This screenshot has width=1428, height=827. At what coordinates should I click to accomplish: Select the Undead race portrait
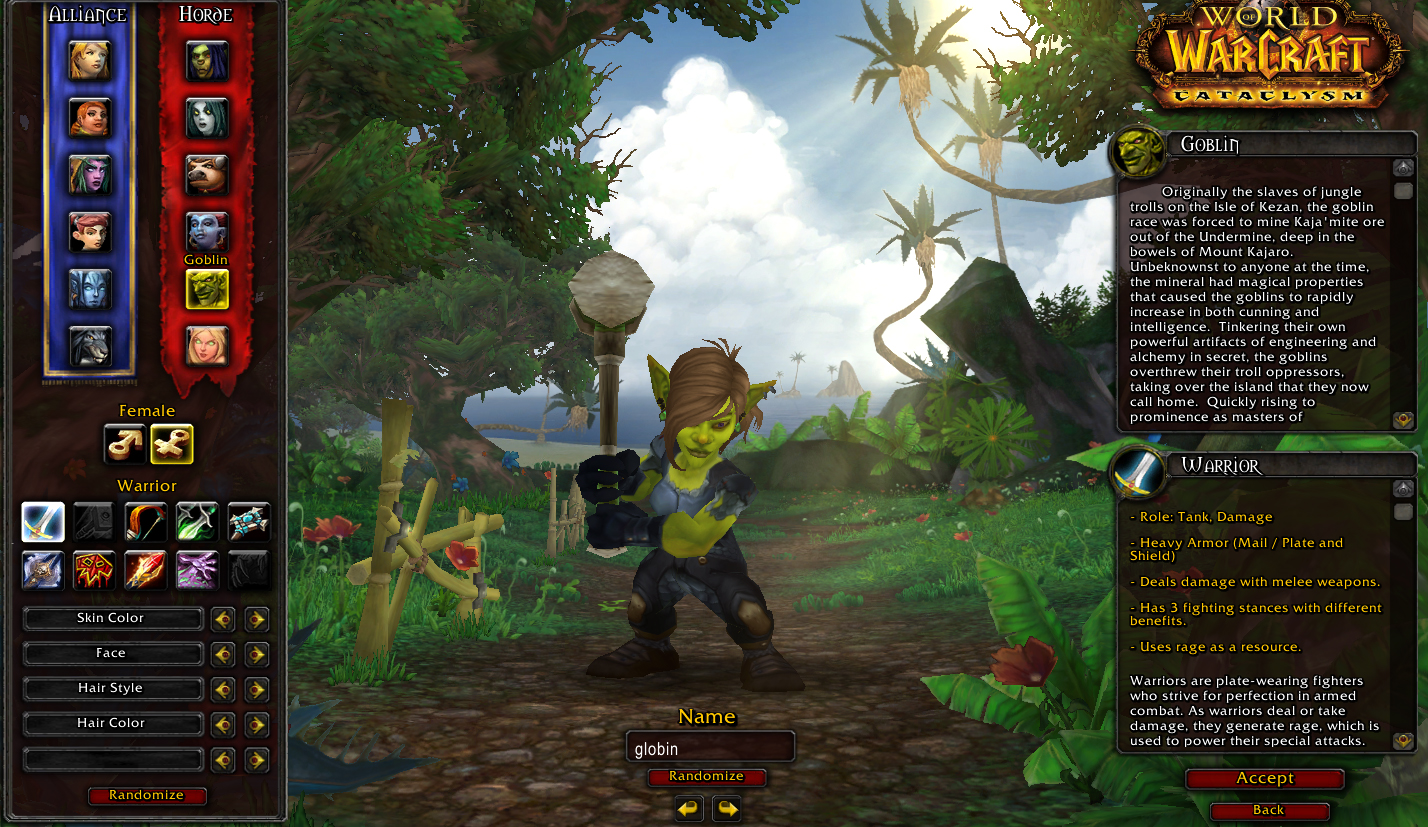(x=207, y=118)
